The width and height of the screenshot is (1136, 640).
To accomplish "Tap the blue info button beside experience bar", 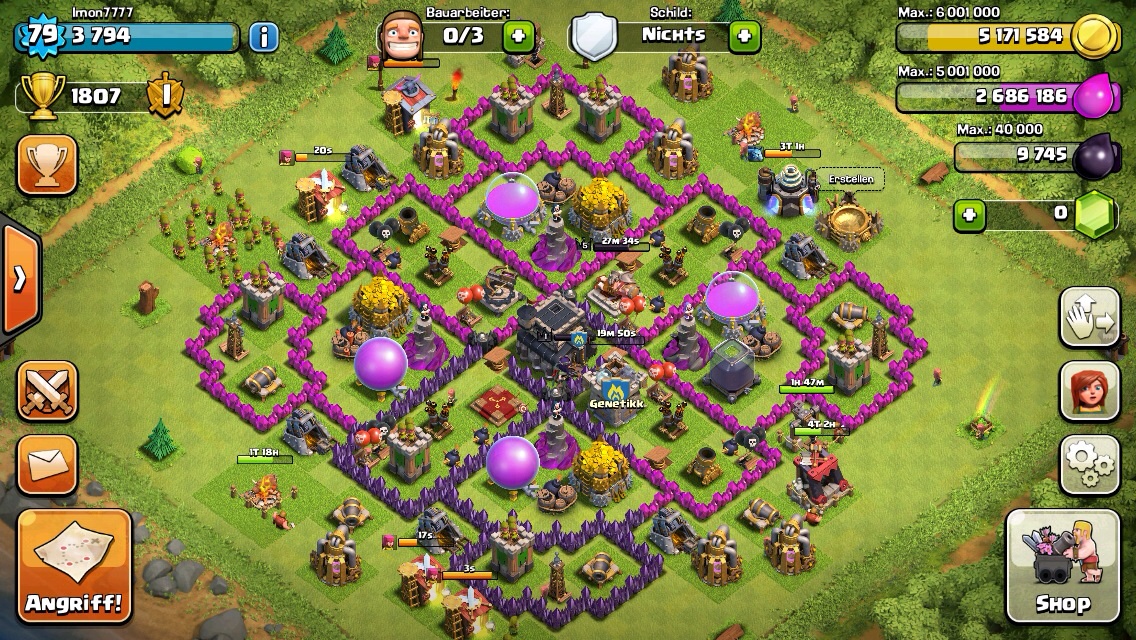I will 263,38.
